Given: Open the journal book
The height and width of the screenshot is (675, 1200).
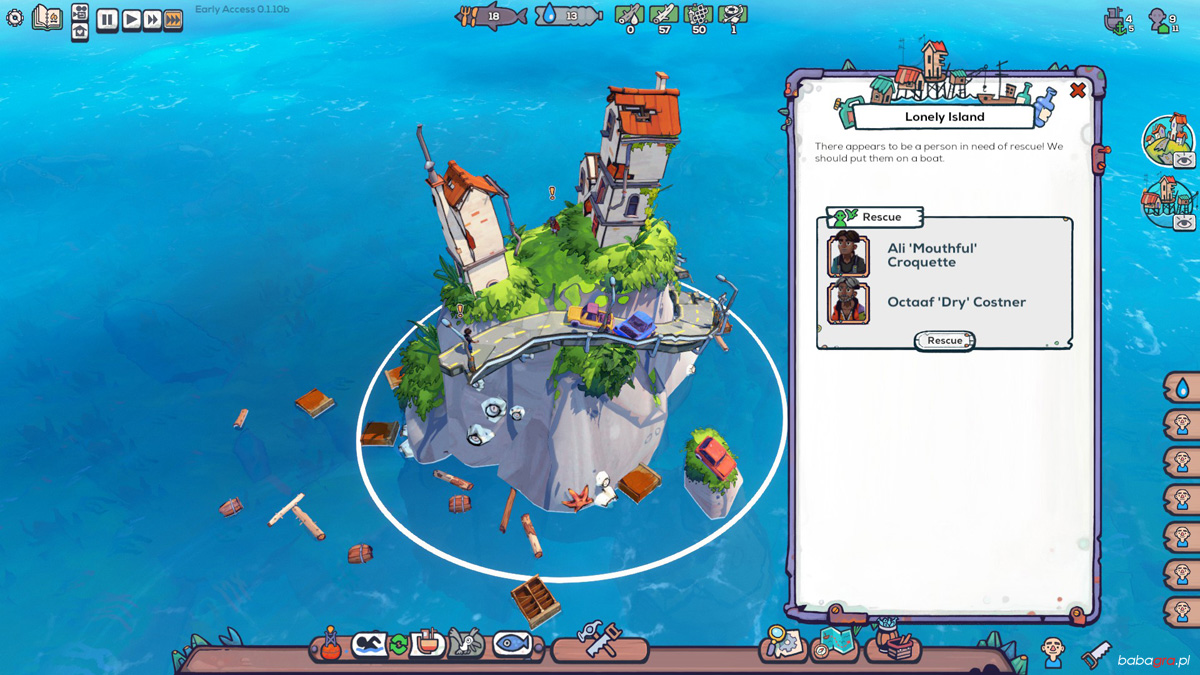Looking at the screenshot, I should click(x=47, y=17).
